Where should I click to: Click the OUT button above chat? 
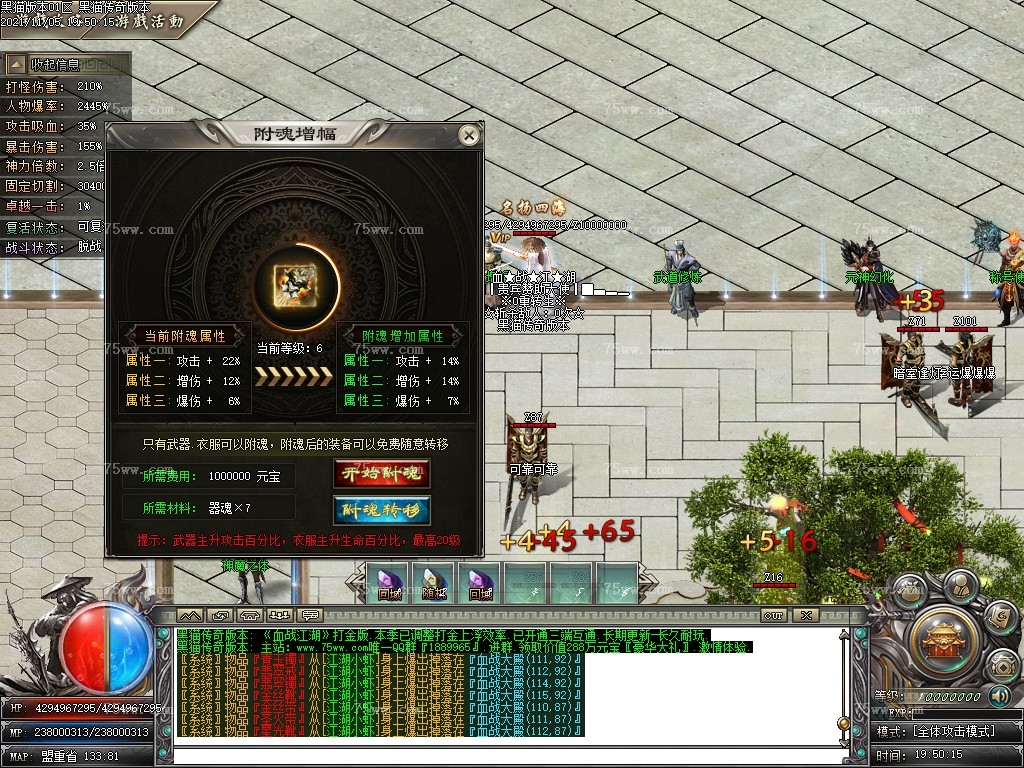tap(773, 614)
